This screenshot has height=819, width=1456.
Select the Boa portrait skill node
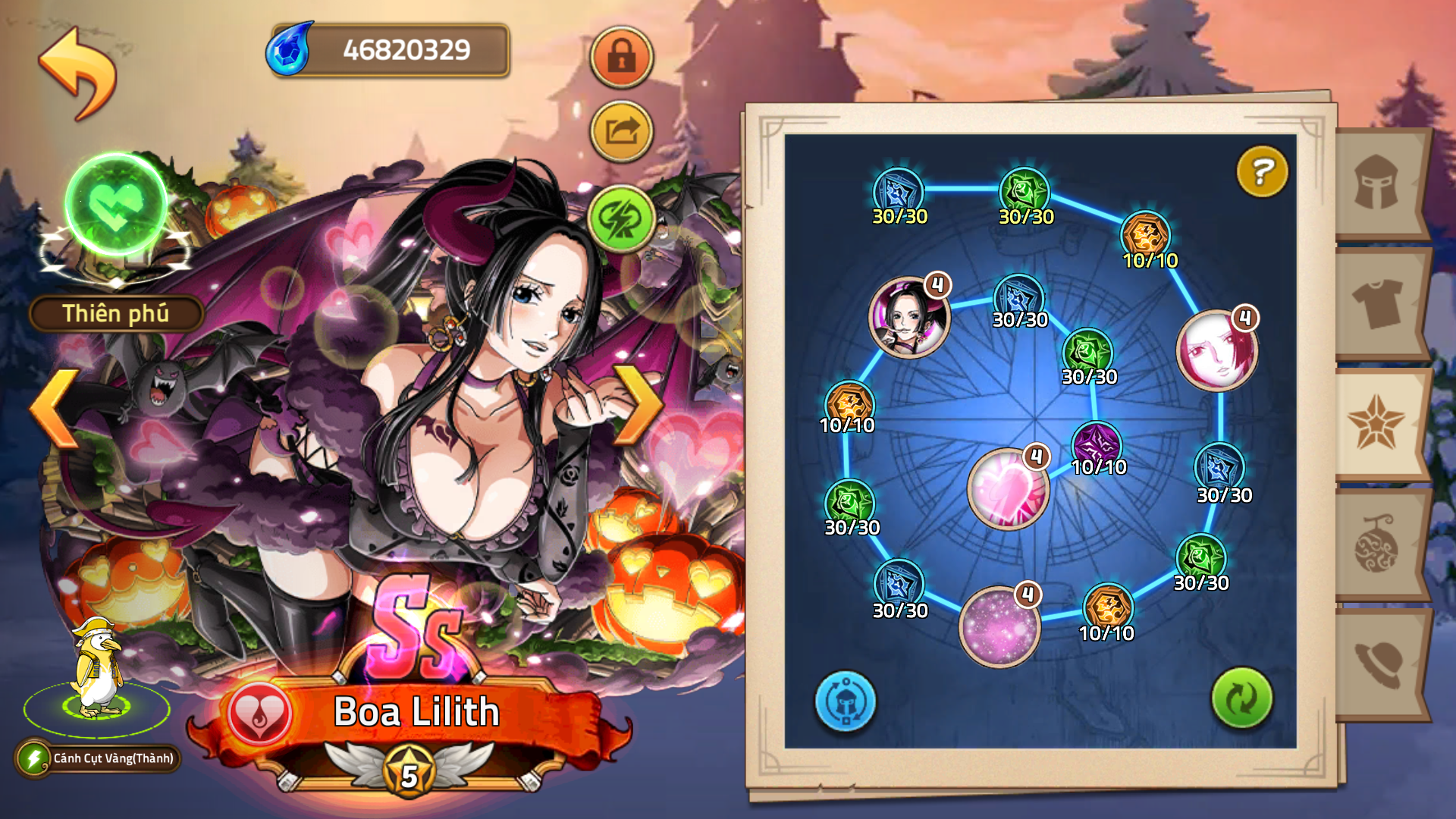pyautogui.click(x=908, y=317)
